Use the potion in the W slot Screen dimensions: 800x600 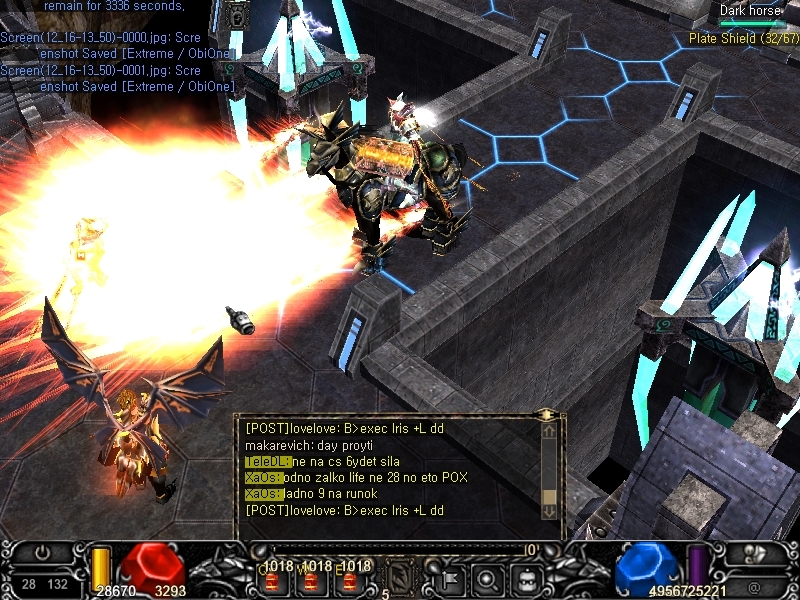308,580
